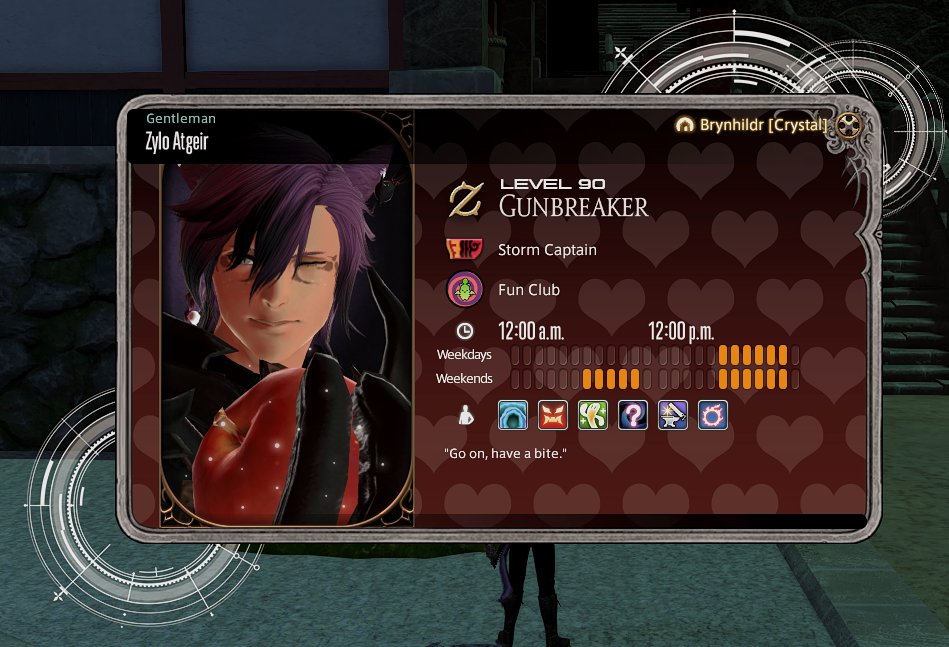Select the Storm Captain grand company emblem
949x647 pixels.
pyautogui.click(x=465, y=250)
